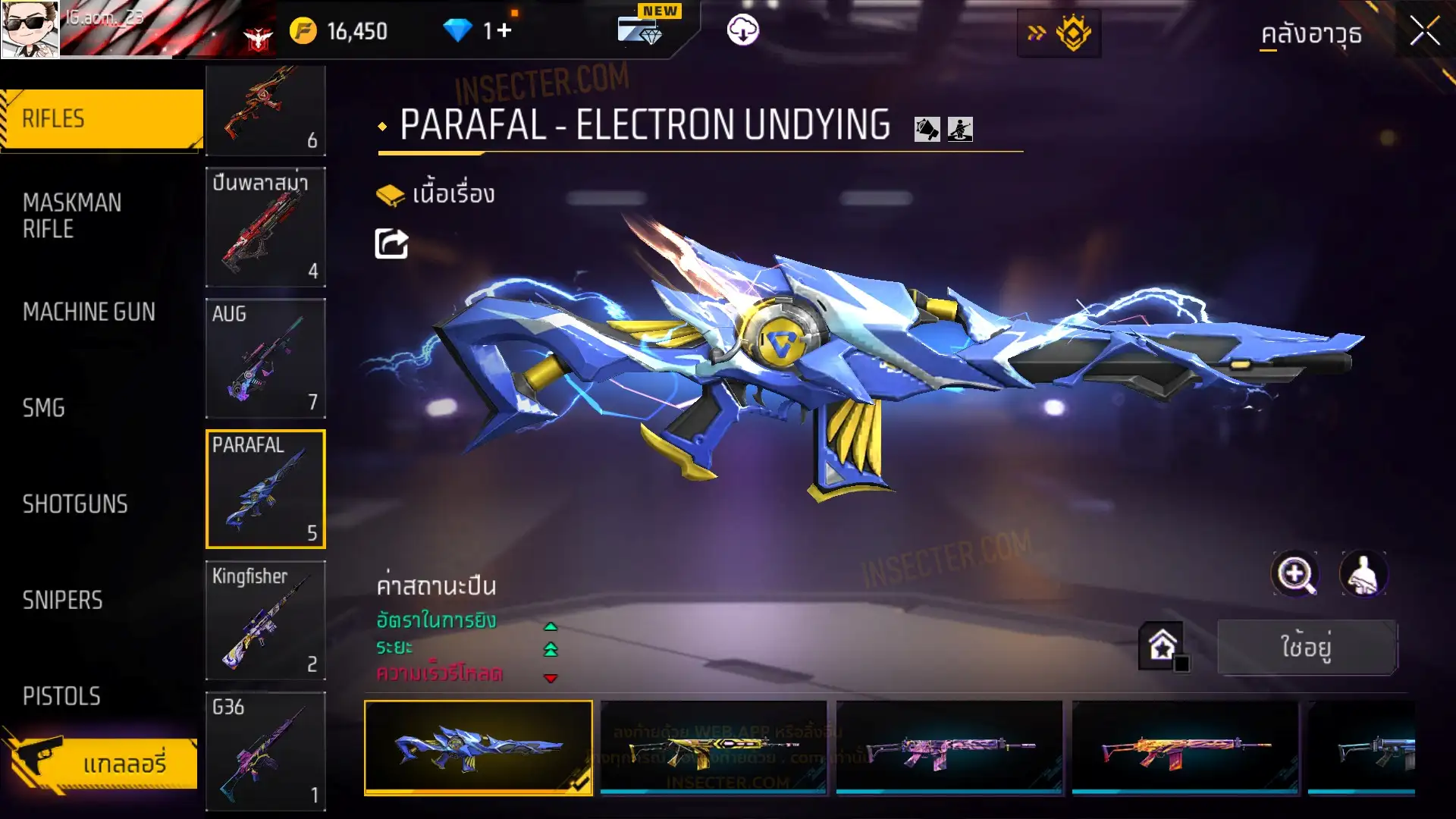Image resolution: width=1456 pixels, height=819 pixels.
Task: Choose the SMG category
Action: tap(44, 408)
